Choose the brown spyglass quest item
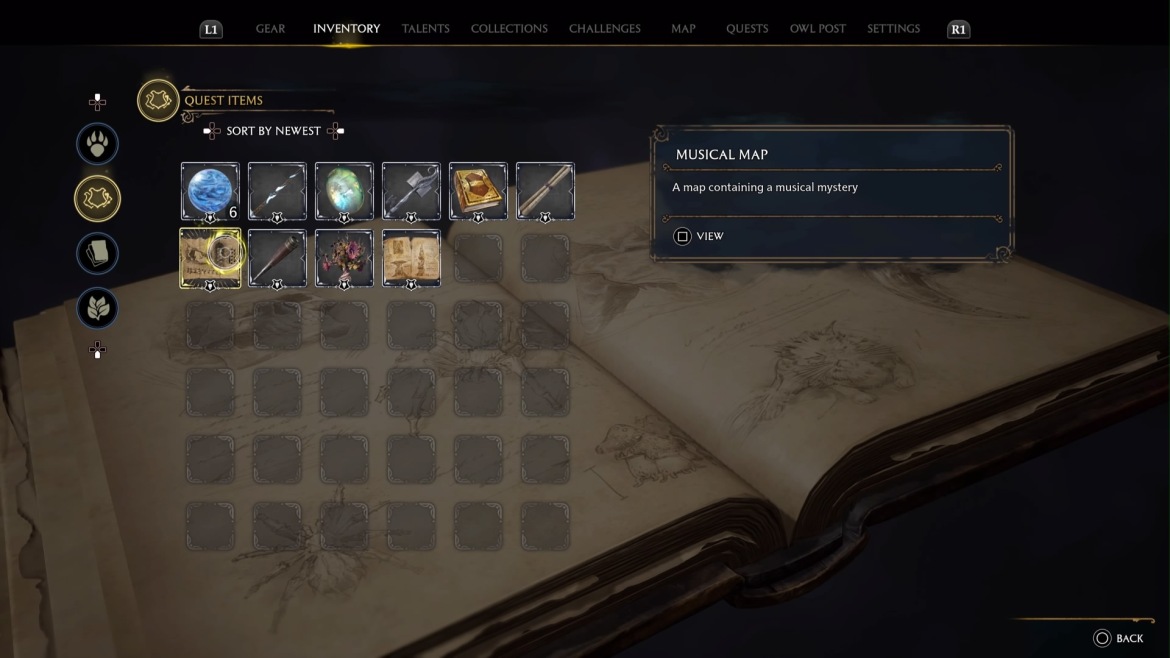The width and height of the screenshot is (1170, 658). pyautogui.click(x=277, y=258)
